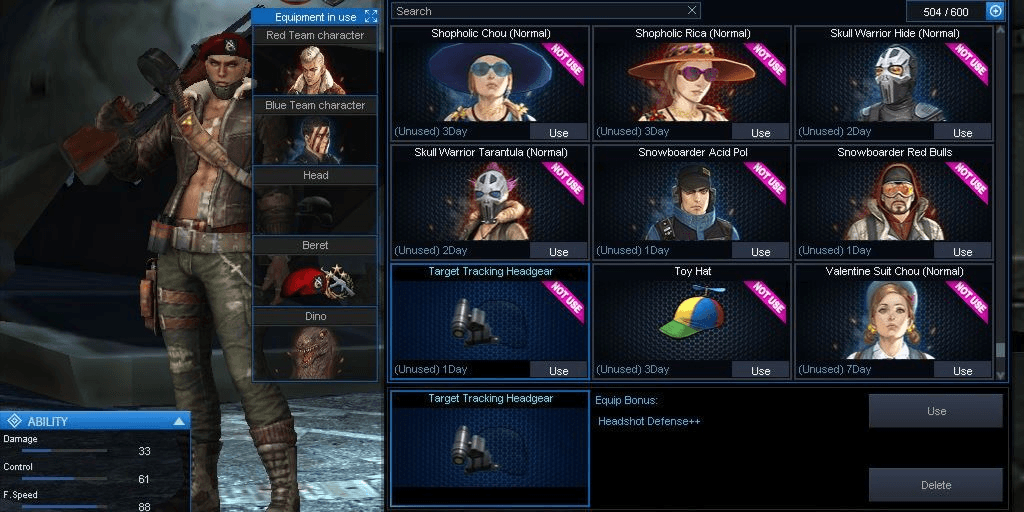
Task: Collapse the ABILITY stats panel
Action: pos(179,421)
